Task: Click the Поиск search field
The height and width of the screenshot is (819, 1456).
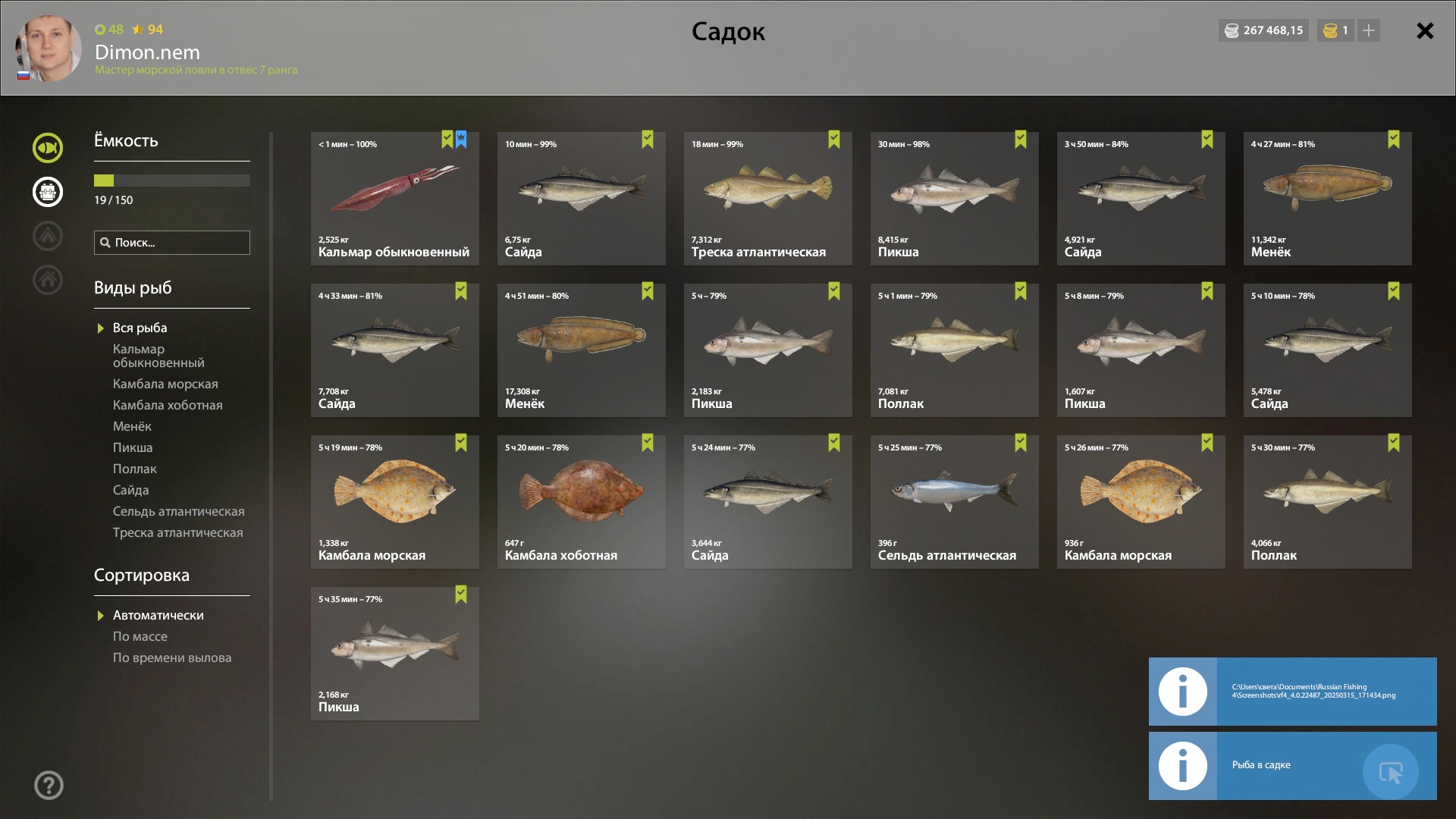Action: click(172, 243)
